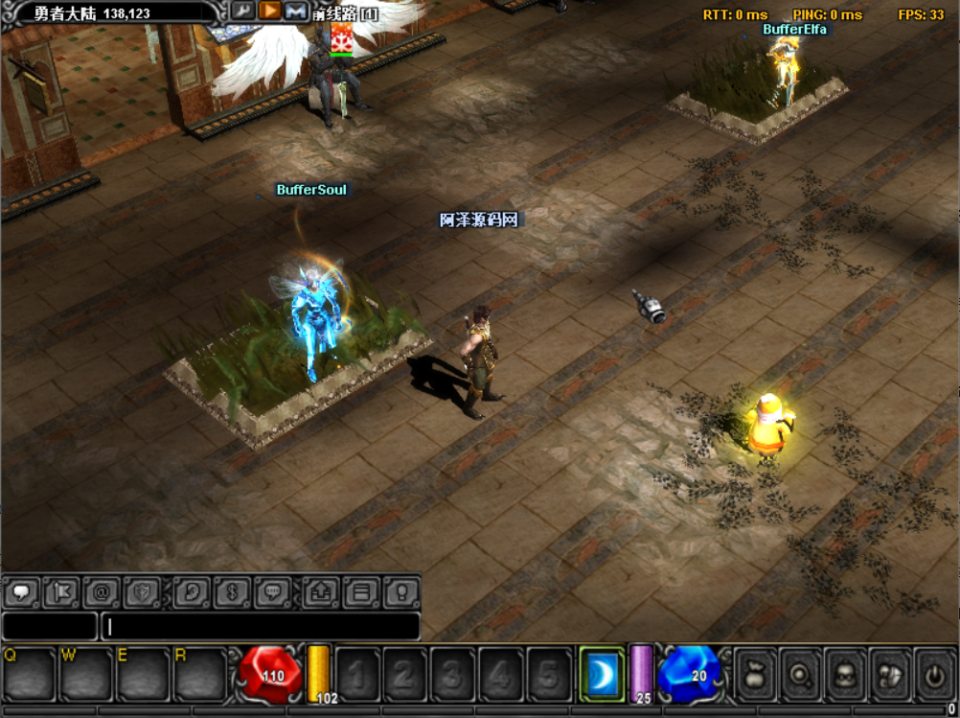
Task: Click the power button system menu
Action: click(933, 675)
